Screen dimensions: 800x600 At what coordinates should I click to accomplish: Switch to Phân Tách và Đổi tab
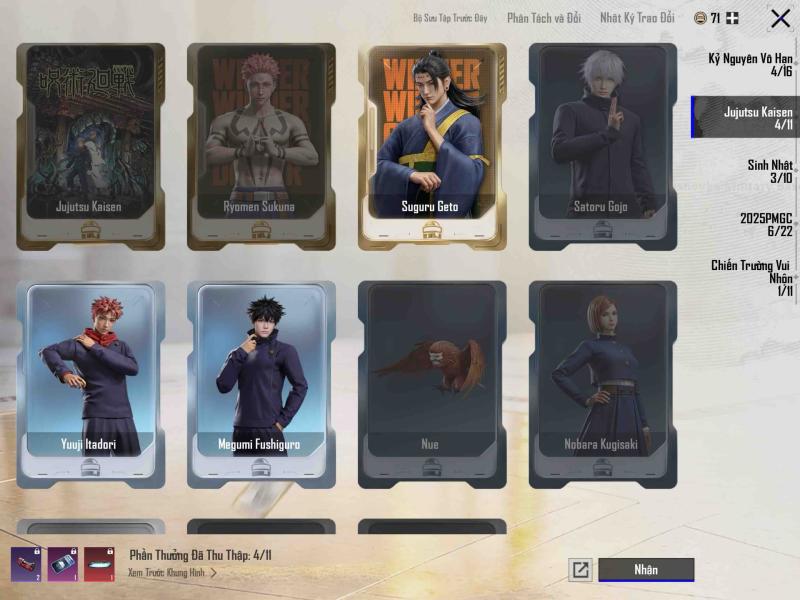(544, 18)
